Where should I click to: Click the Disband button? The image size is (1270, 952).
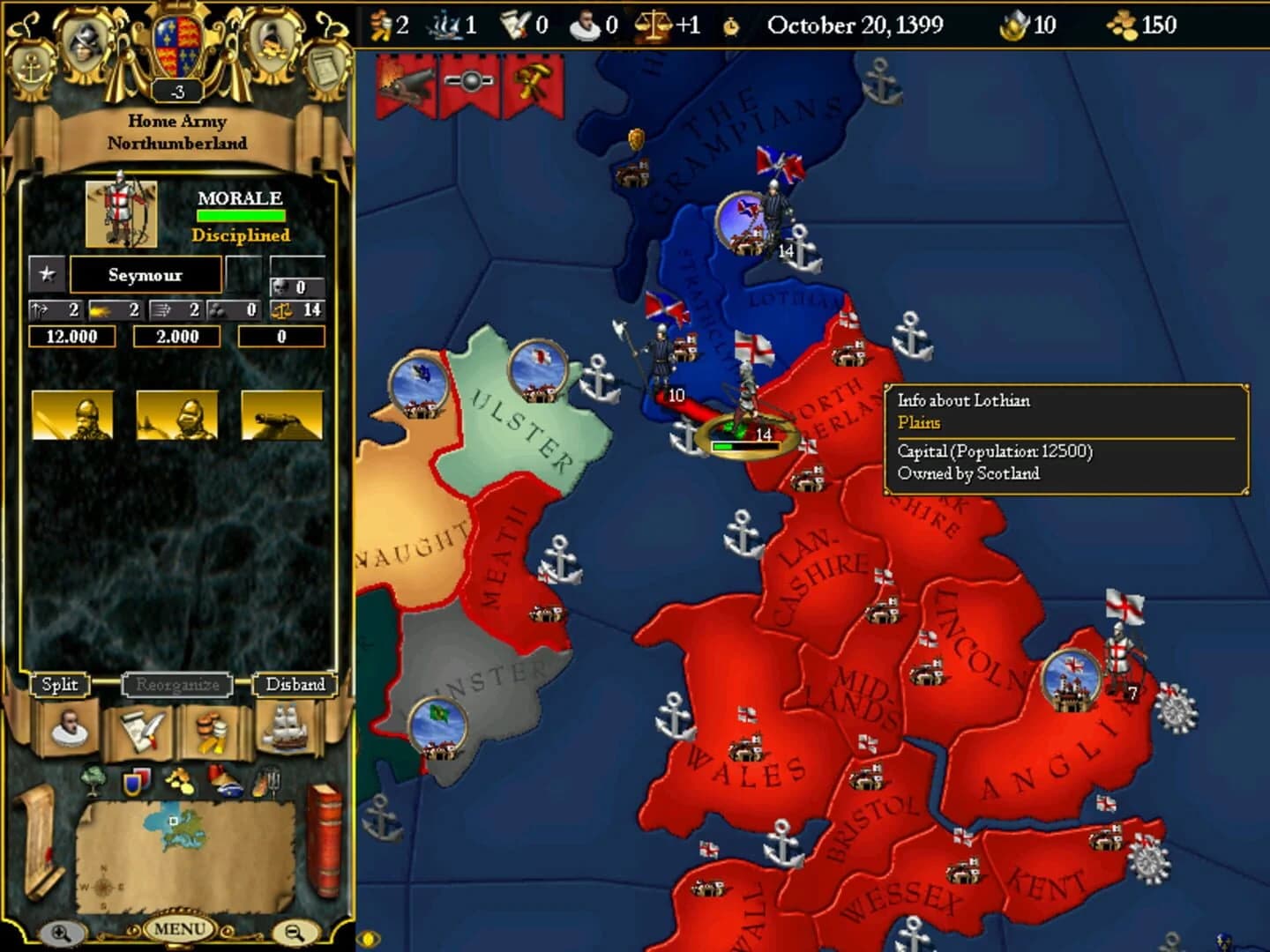[295, 684]
